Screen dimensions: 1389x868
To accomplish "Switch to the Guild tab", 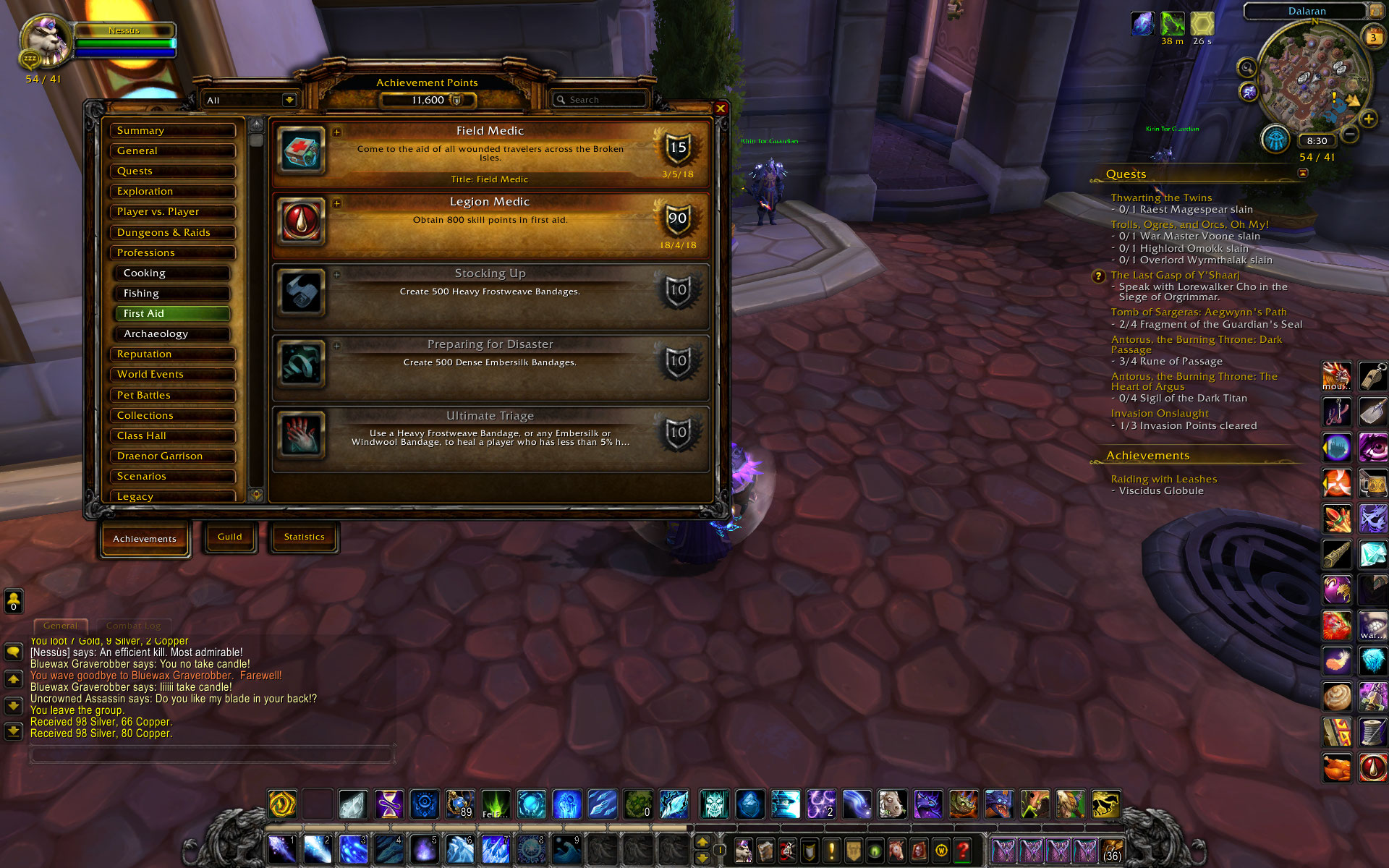I will click(230, 537).
